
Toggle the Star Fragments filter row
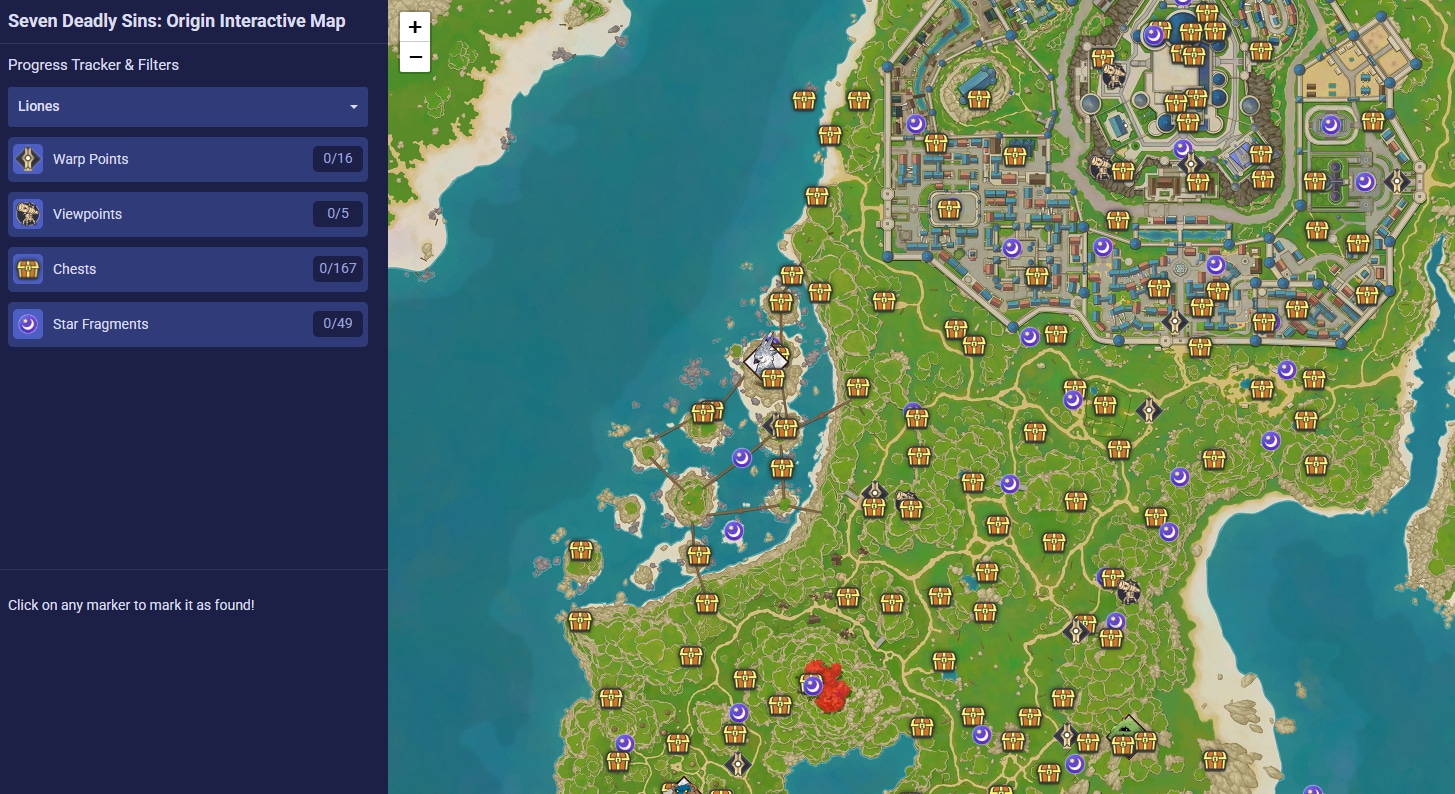pos(188,323)
